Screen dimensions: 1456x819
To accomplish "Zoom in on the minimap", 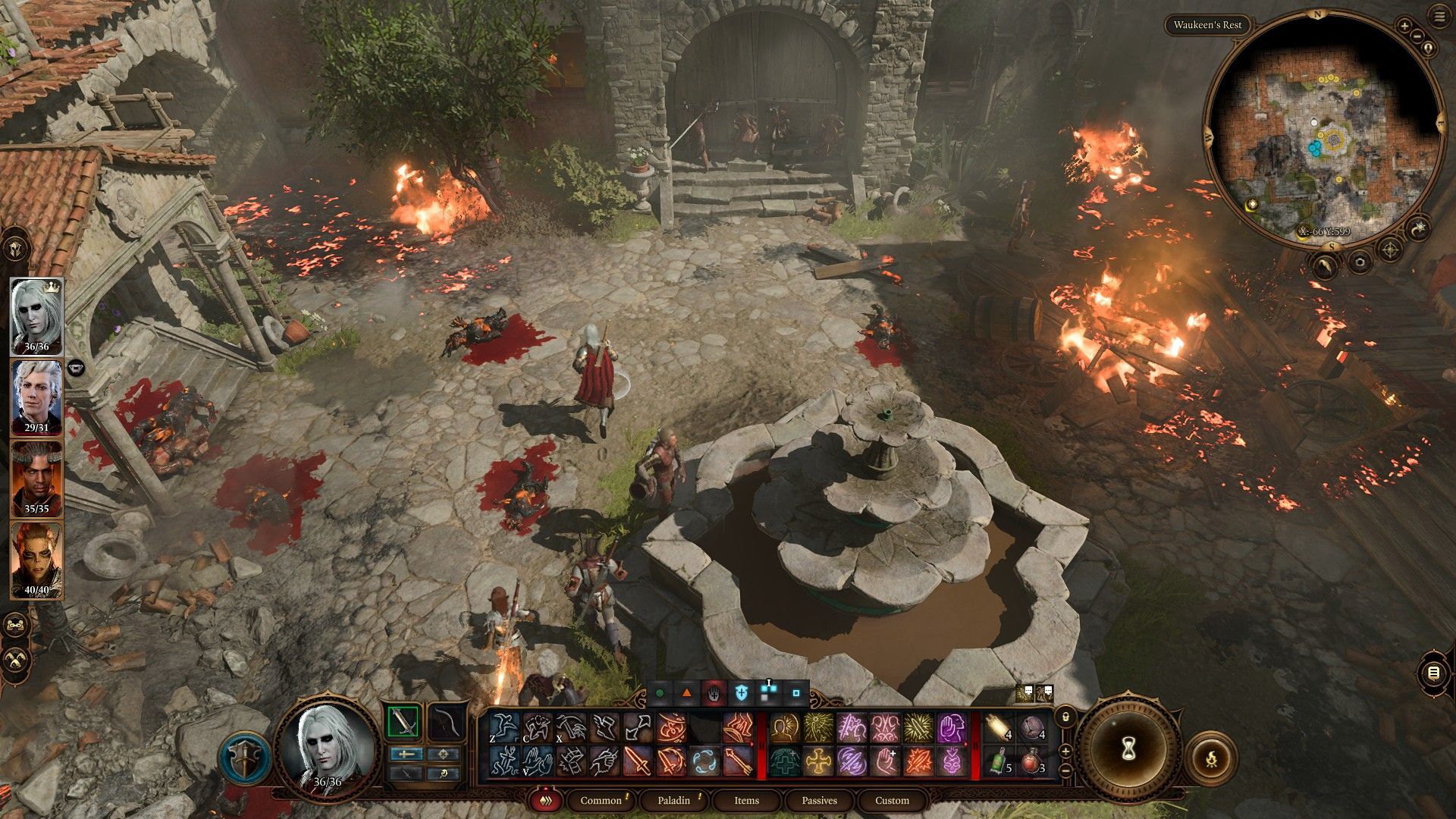I will click(1404, 26).
